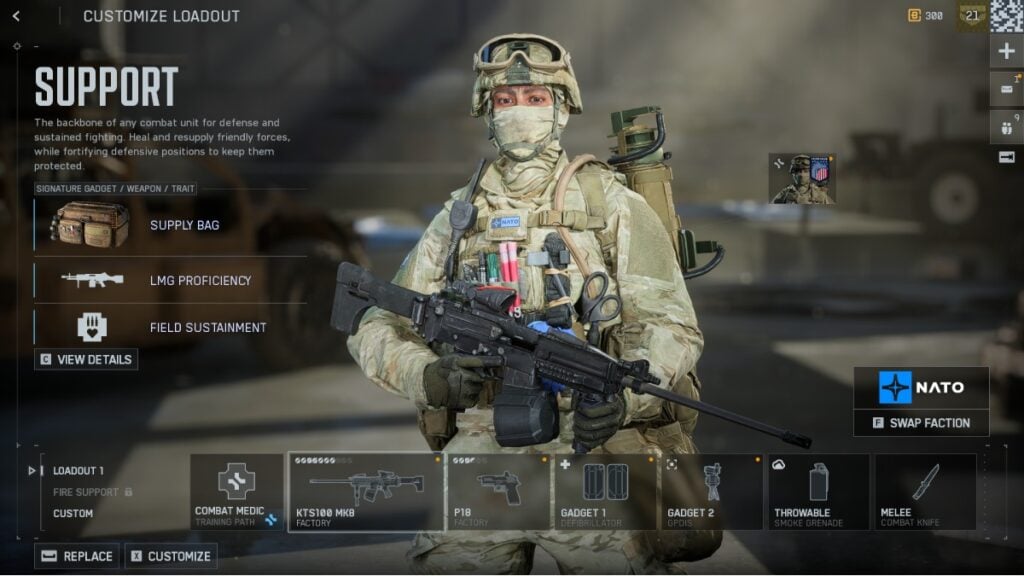
Task: Open the soldier appearance thumbnail
Action: pos(801,179)
